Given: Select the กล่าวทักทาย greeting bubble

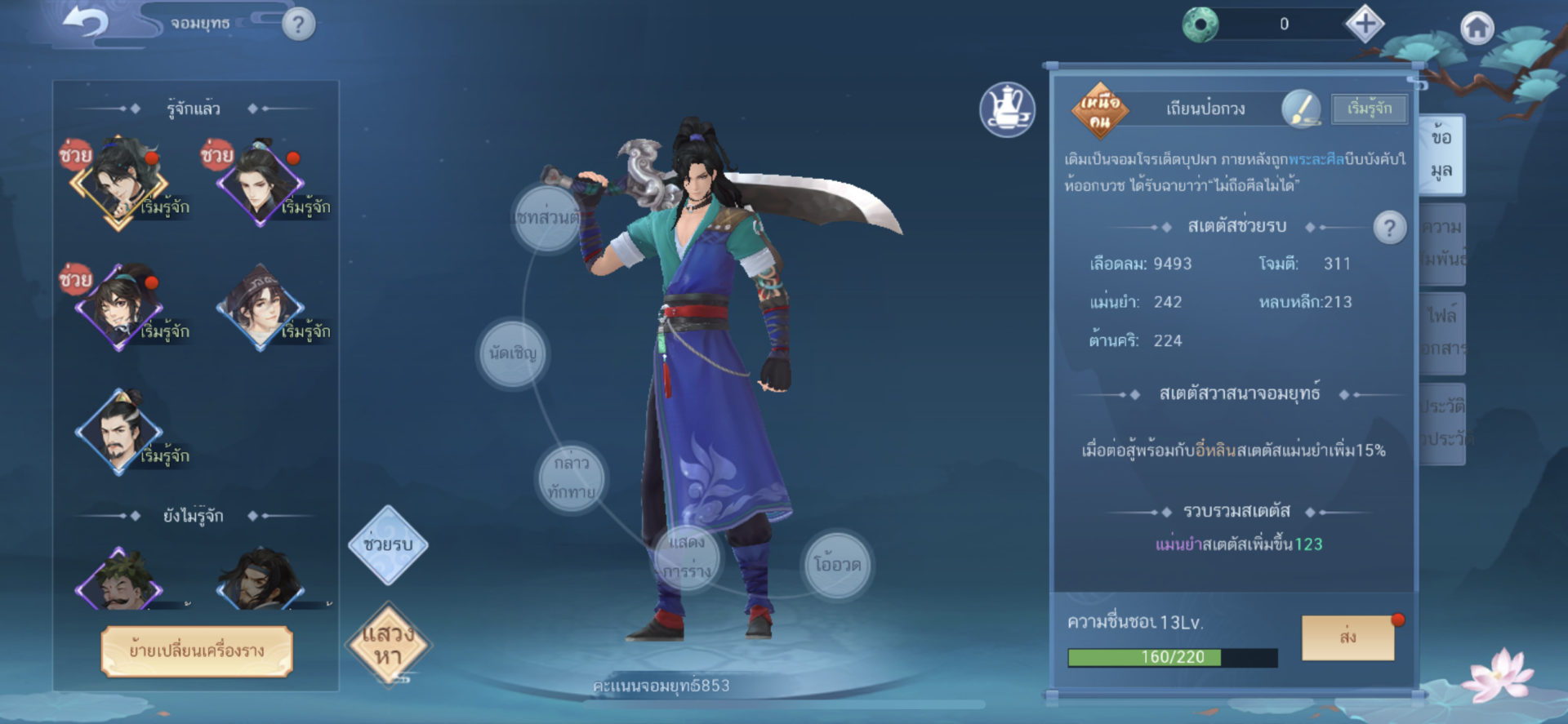Looking at the screenshot, I should [x=572, y=477].
